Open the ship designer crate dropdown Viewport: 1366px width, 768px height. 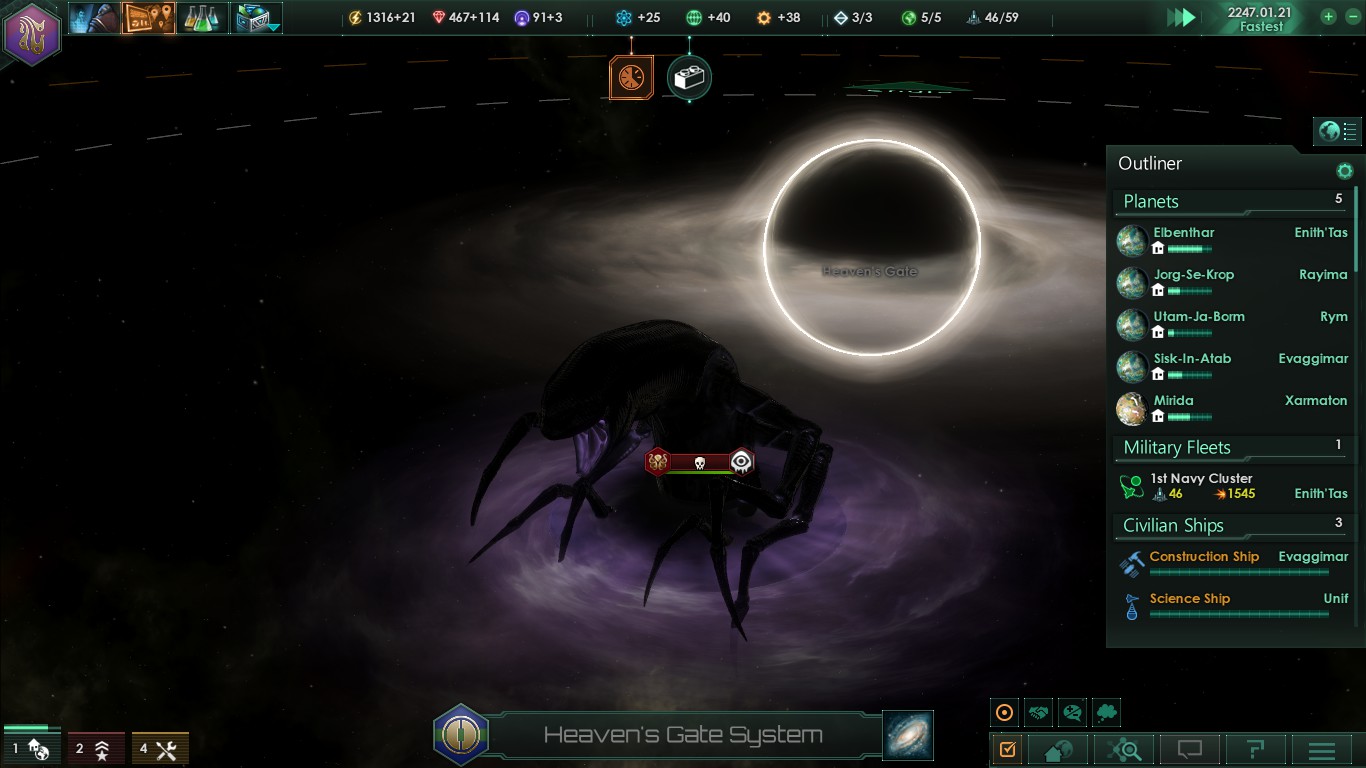[x=257, y=17]
